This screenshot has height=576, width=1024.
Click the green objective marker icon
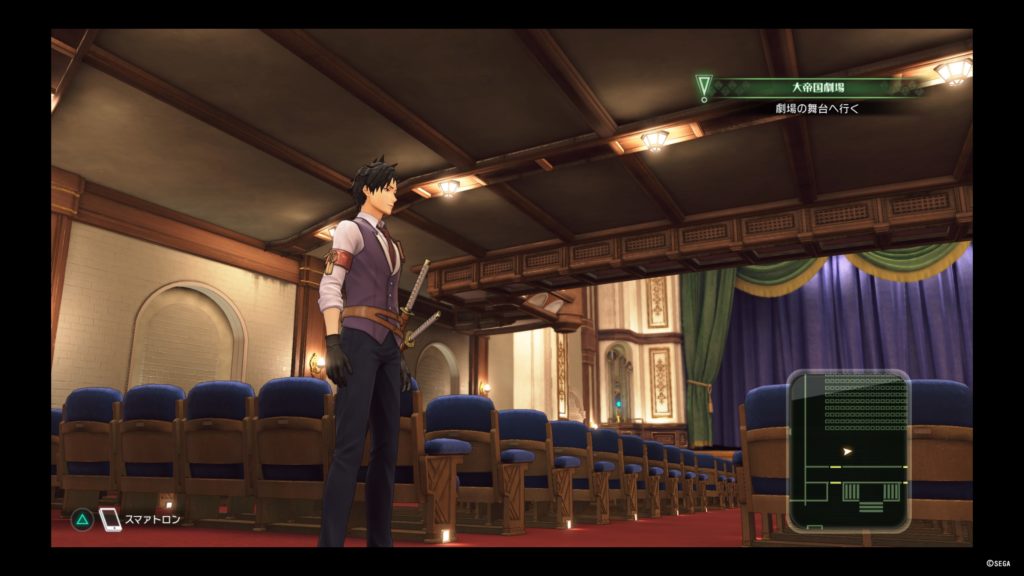704,89
